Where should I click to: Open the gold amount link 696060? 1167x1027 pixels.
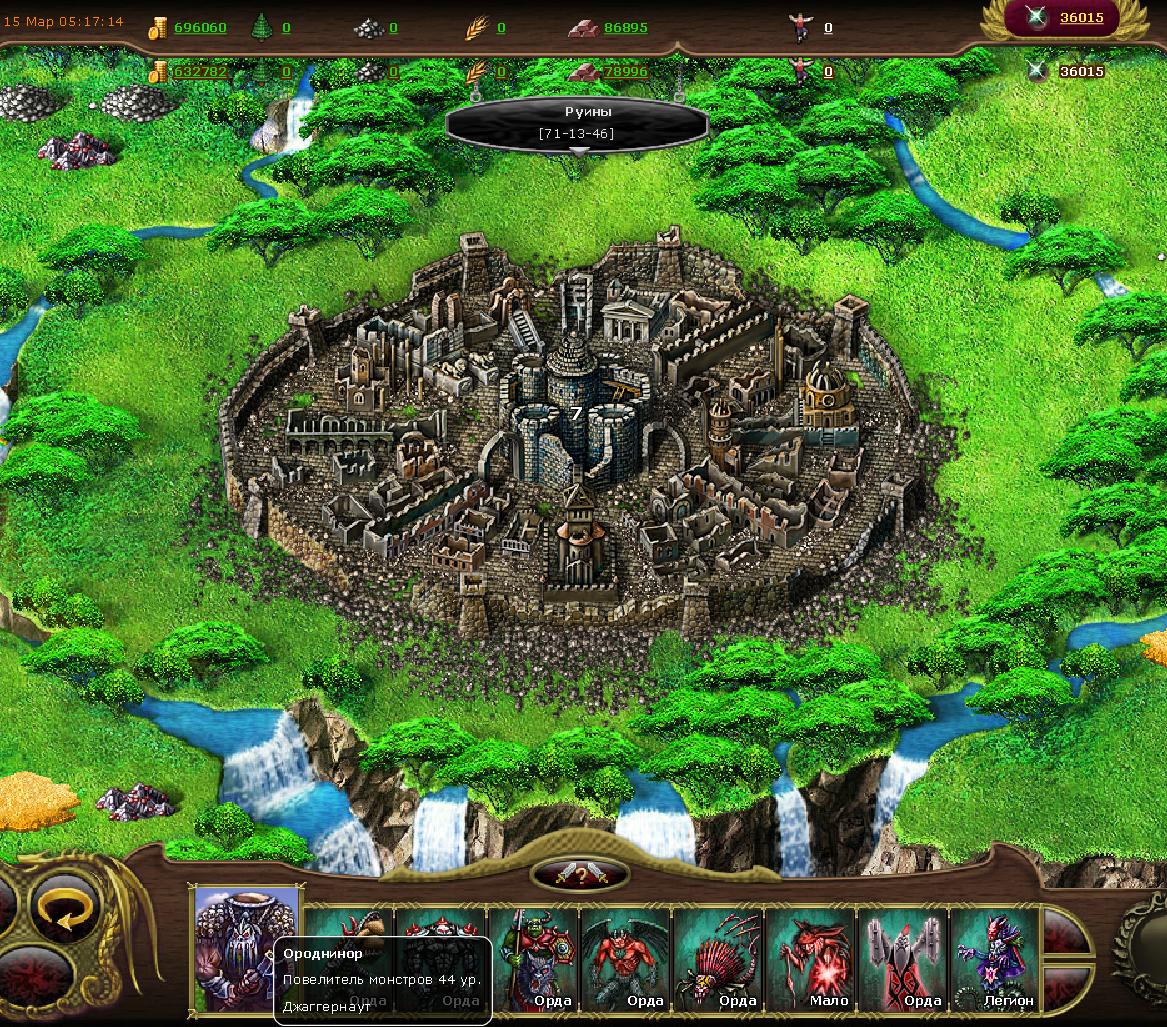click(200, 28)
